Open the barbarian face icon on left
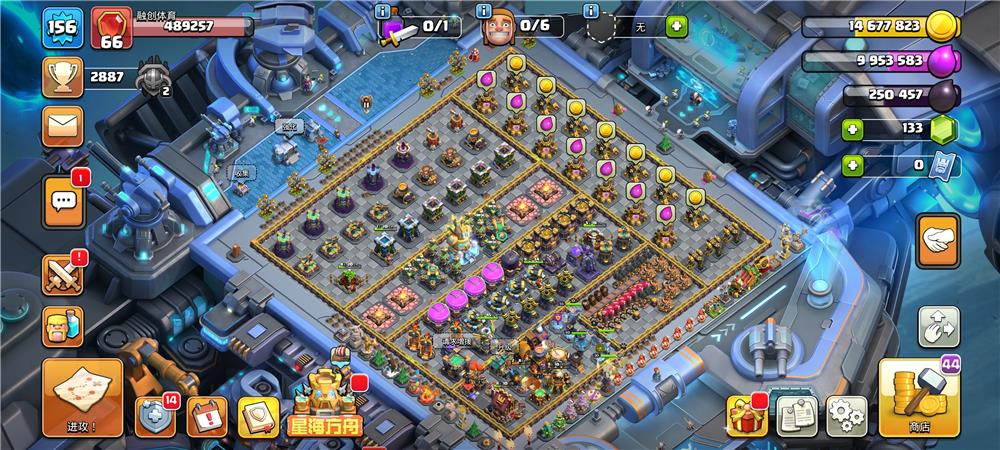The height and width of the screenshot is (450, 1000). 62,326
